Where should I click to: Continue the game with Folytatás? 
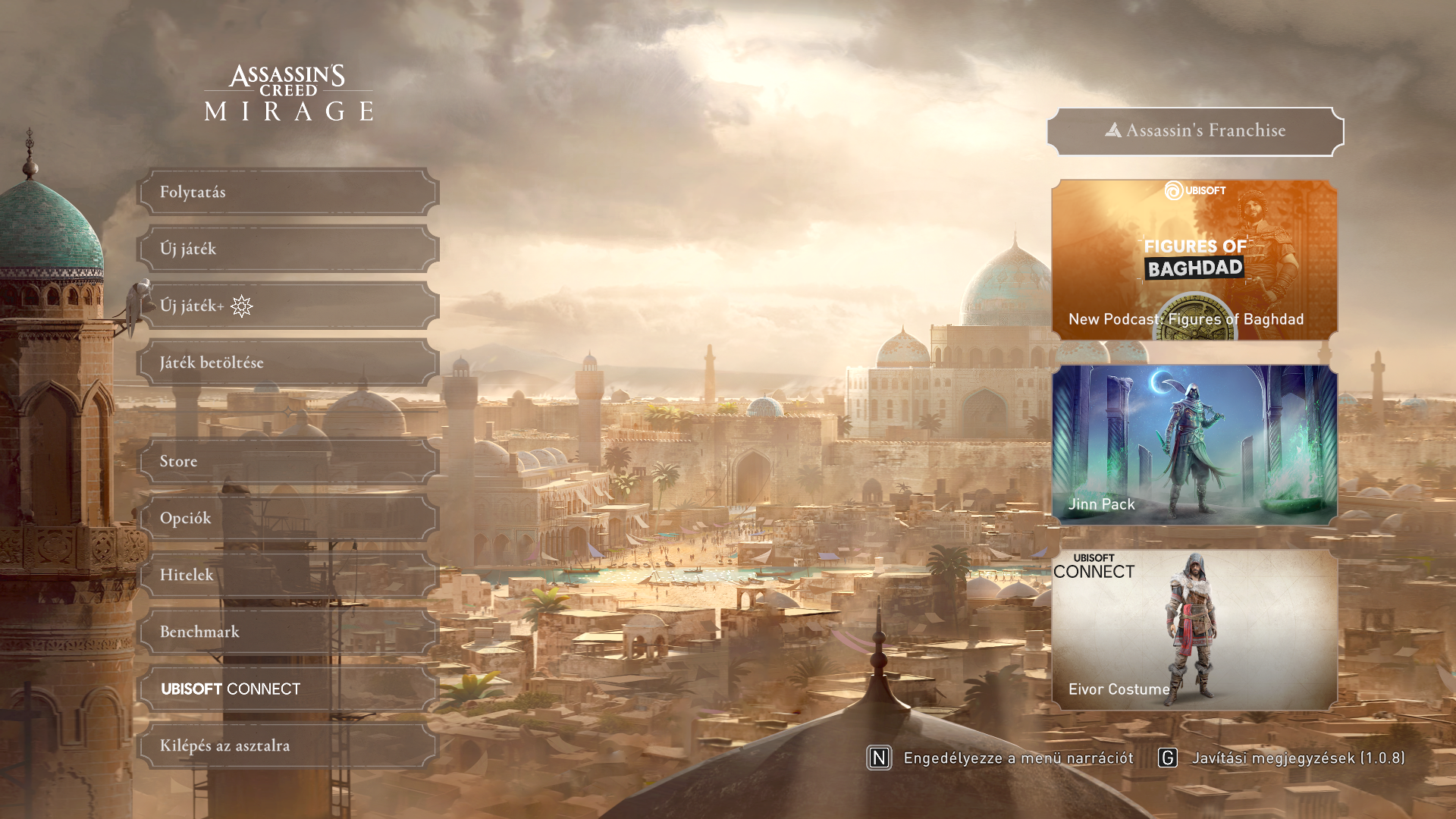click(288, 193)
